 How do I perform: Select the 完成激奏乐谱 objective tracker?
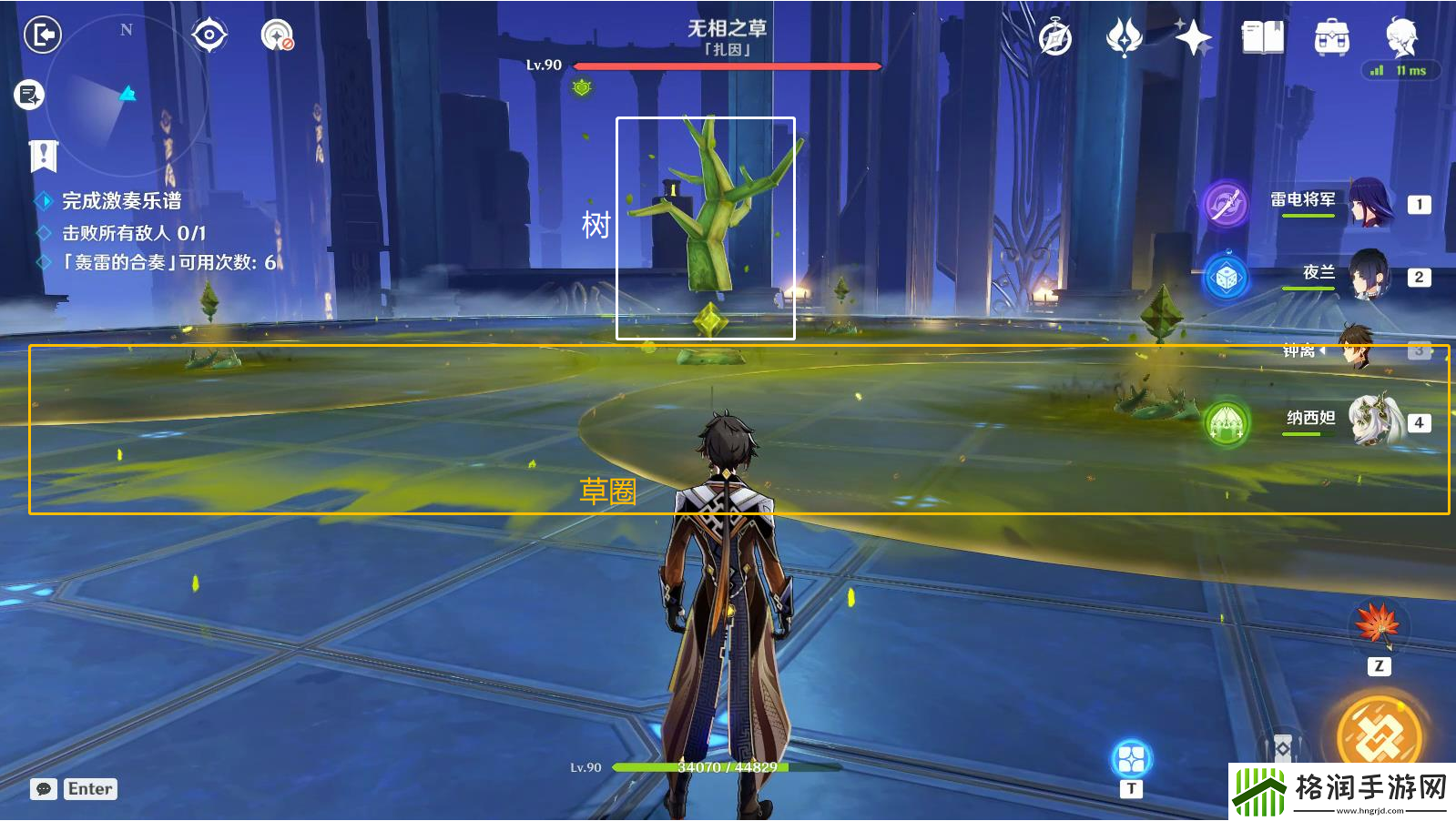pos(121,201)
